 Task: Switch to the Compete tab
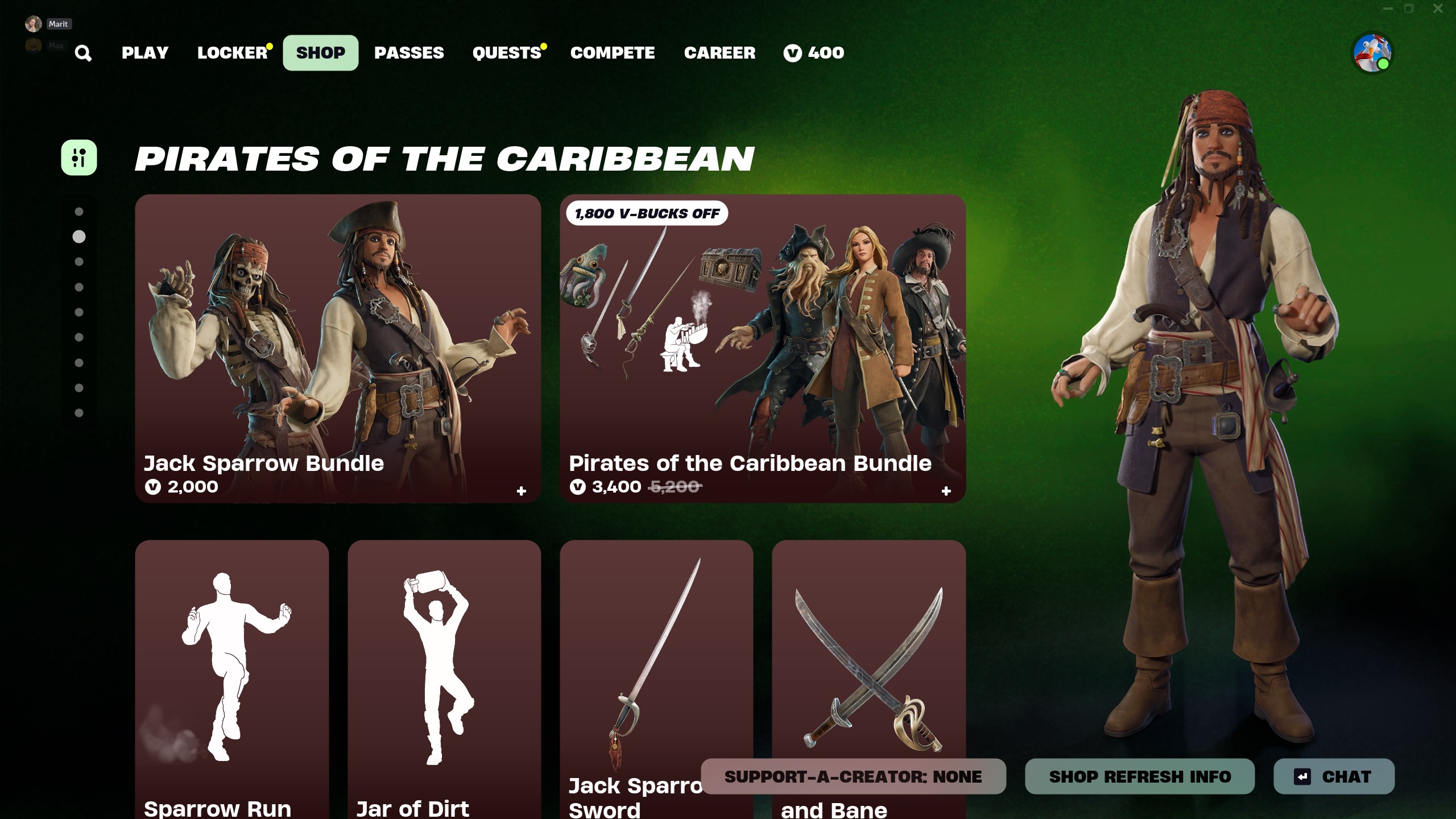point(613,53)
